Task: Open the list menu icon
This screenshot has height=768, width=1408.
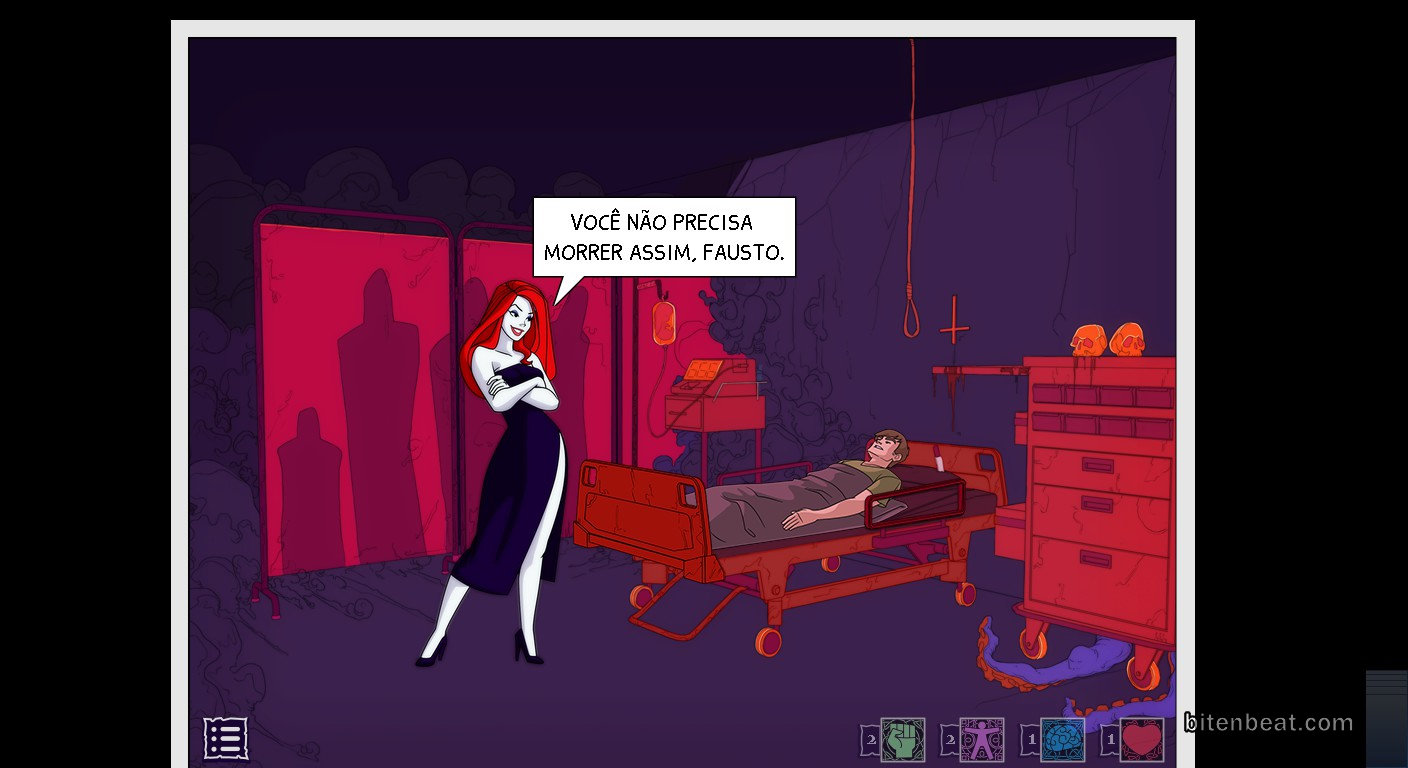Action: tap(226, 738)
